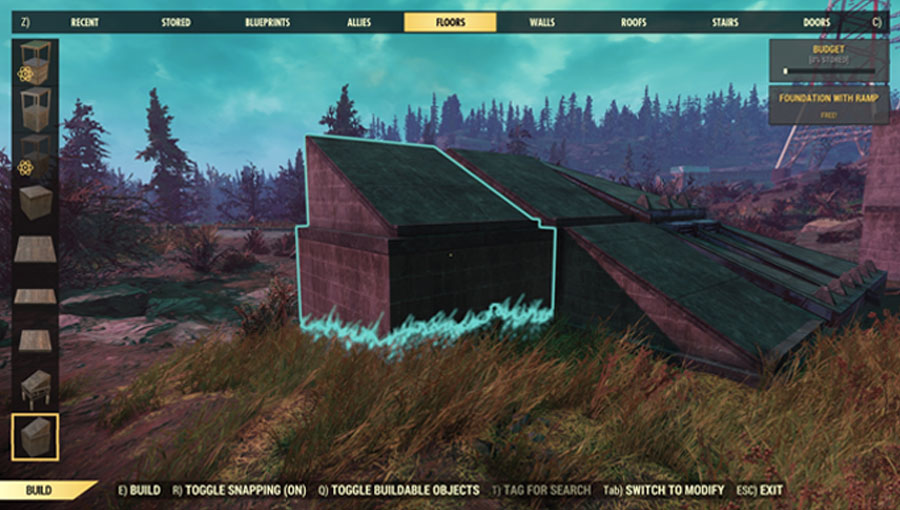The image size is (900, 510).
Task: Choose the Stairs category tab
Action: [x=725, y=22]
